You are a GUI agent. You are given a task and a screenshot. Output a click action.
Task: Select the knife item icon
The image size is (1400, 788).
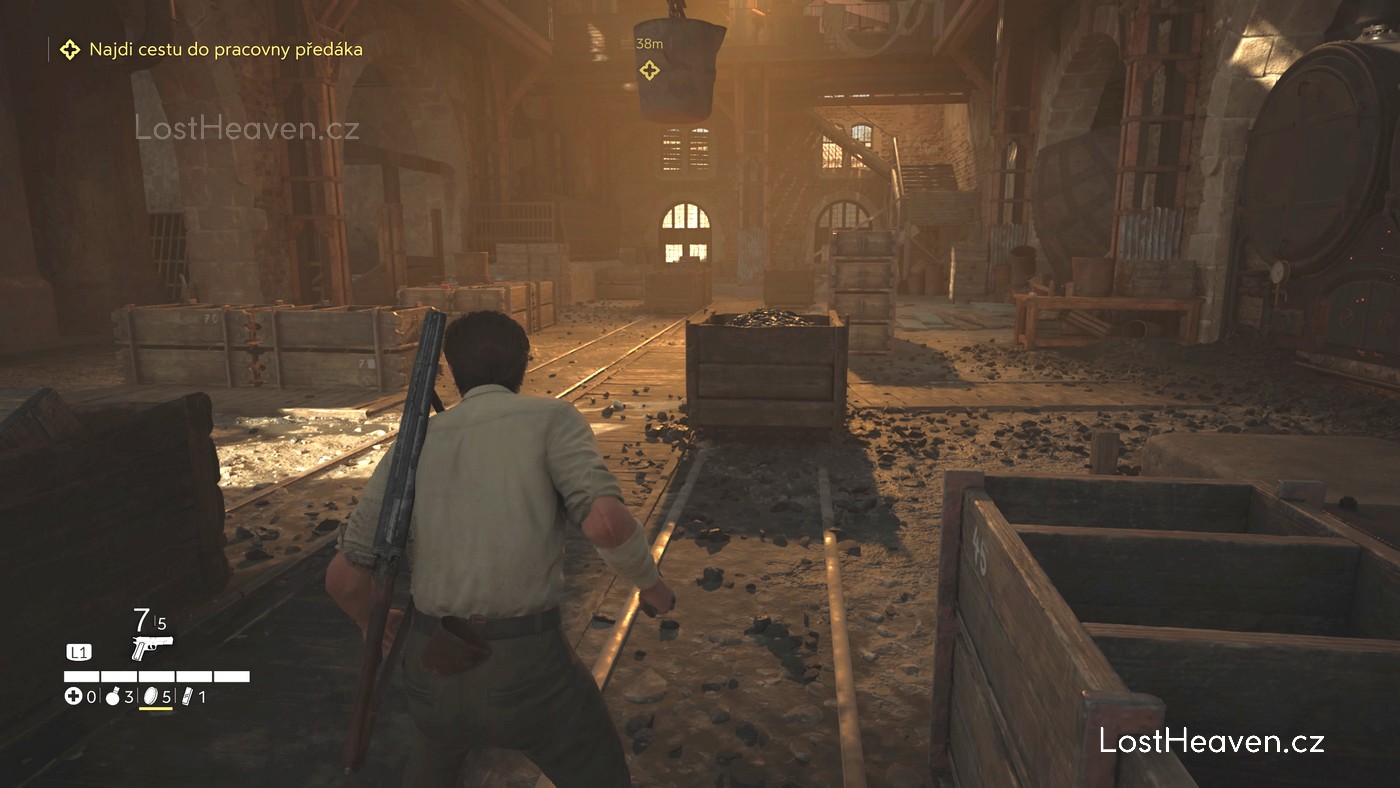click(x=186, y=696)
